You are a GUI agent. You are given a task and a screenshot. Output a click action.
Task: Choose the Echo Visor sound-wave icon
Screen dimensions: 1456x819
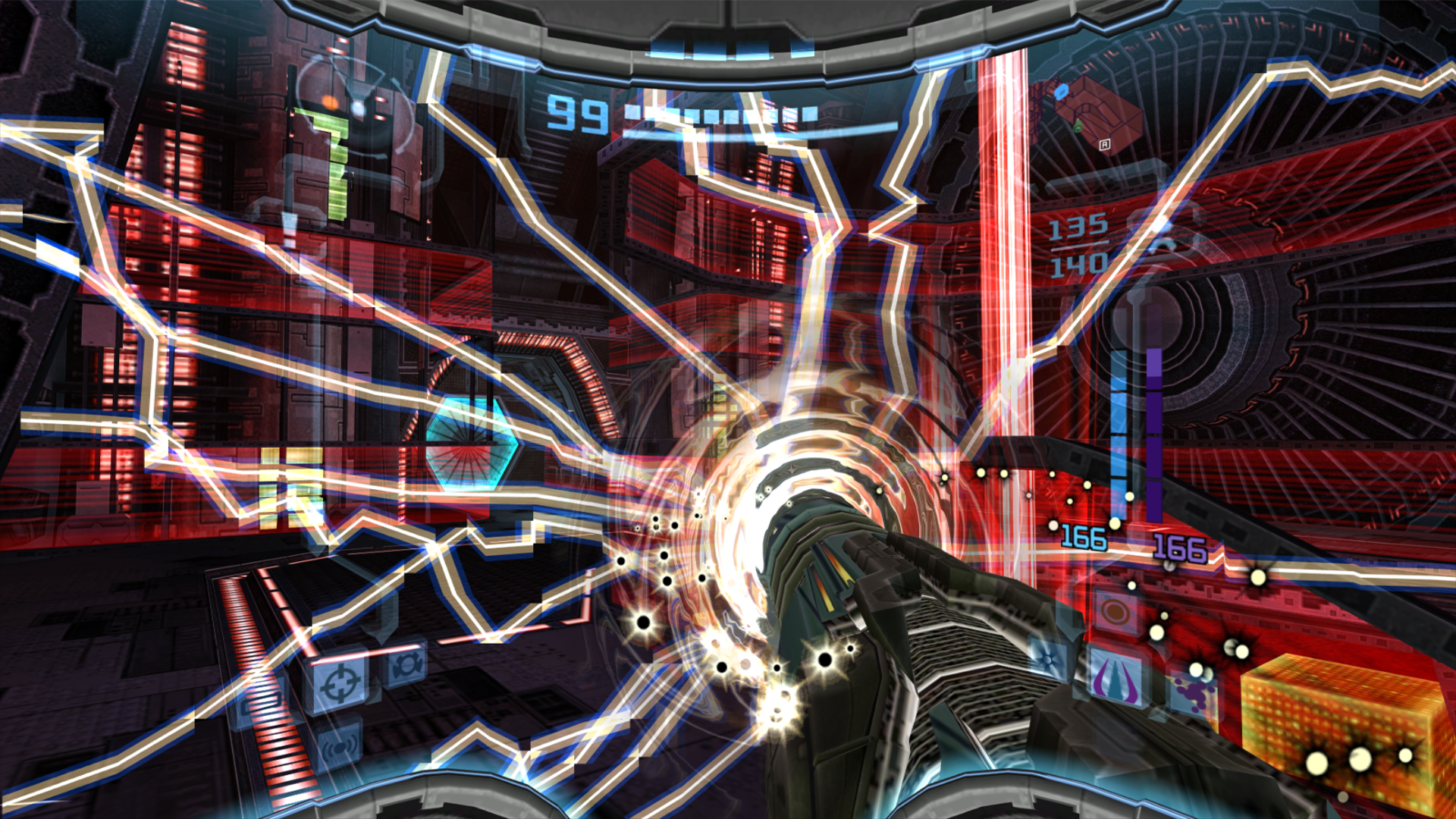click(339, 747)
